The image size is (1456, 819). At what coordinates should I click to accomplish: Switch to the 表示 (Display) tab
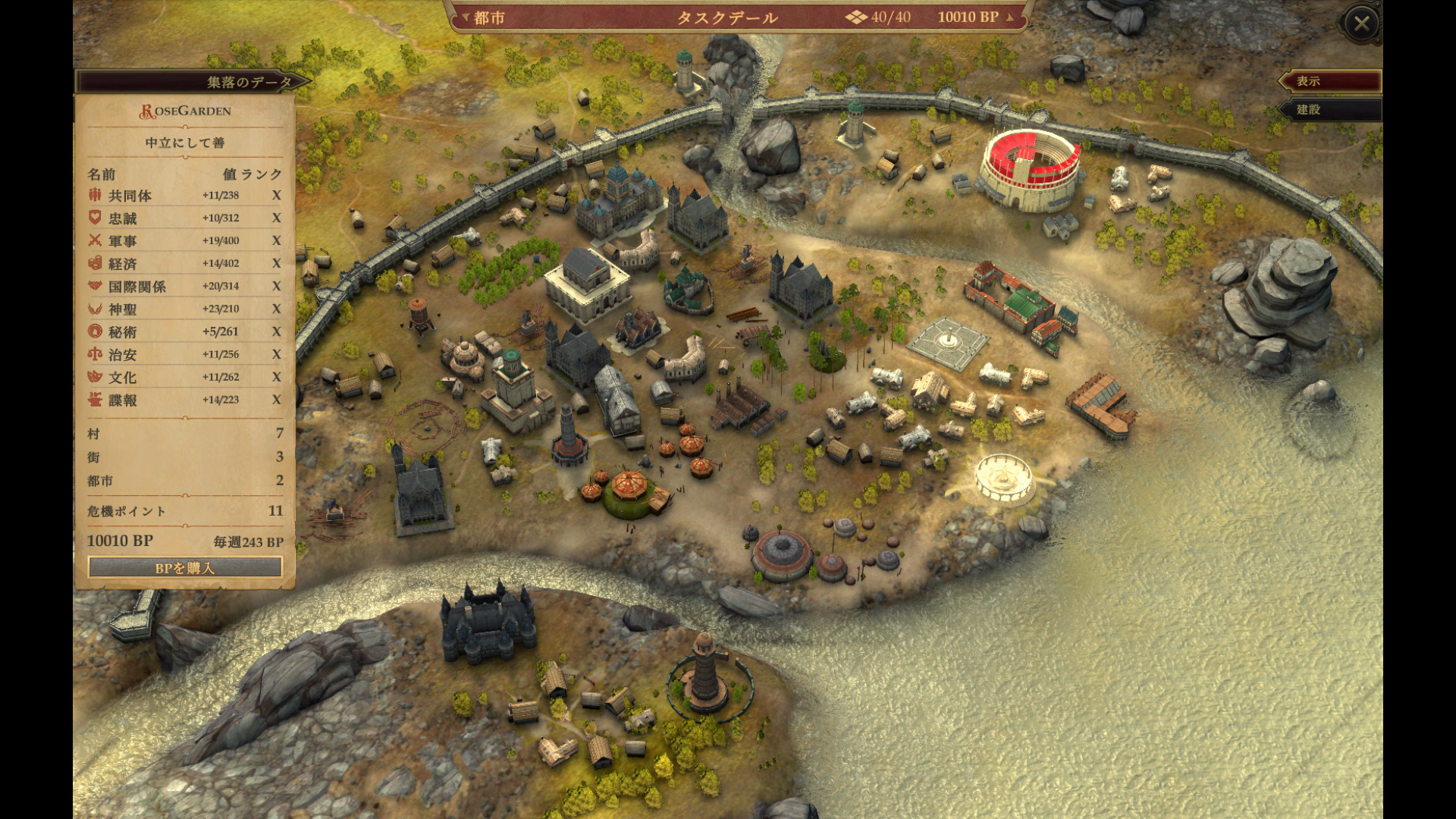1329,81
